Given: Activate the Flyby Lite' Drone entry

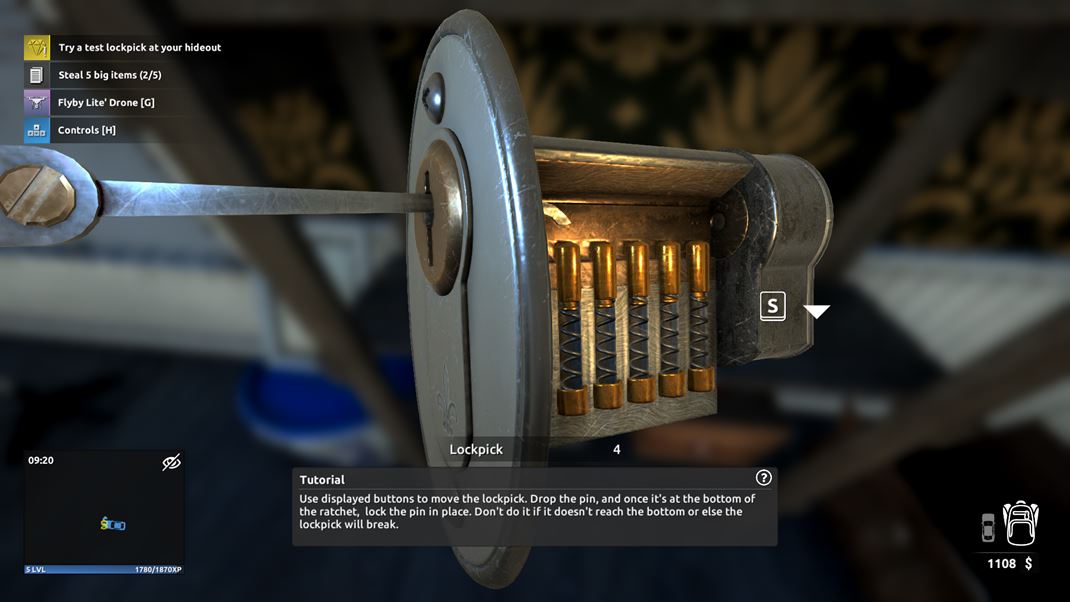Looking at the screenshot, I should click(106, 102).
